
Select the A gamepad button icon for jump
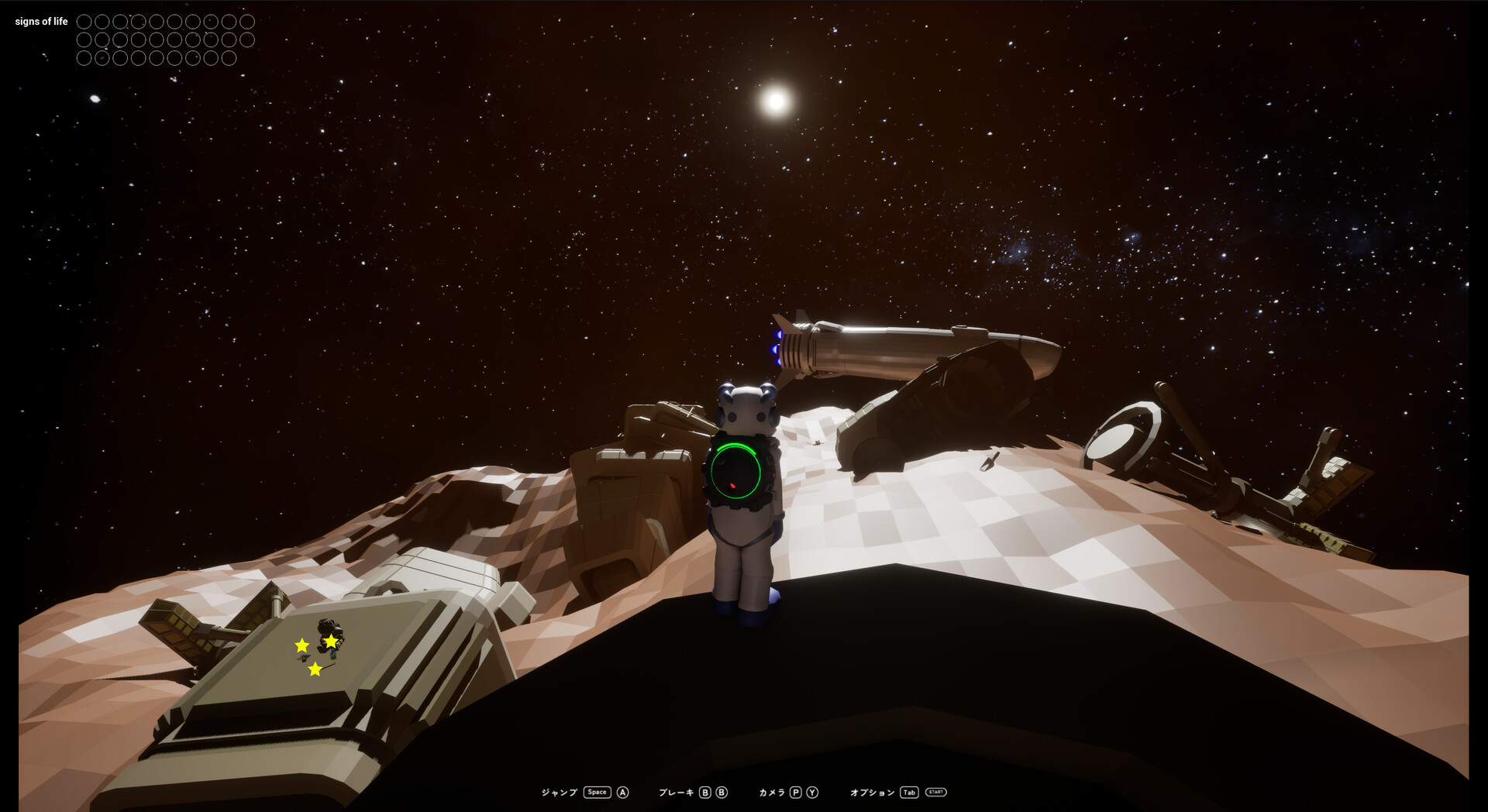(622, 791)
